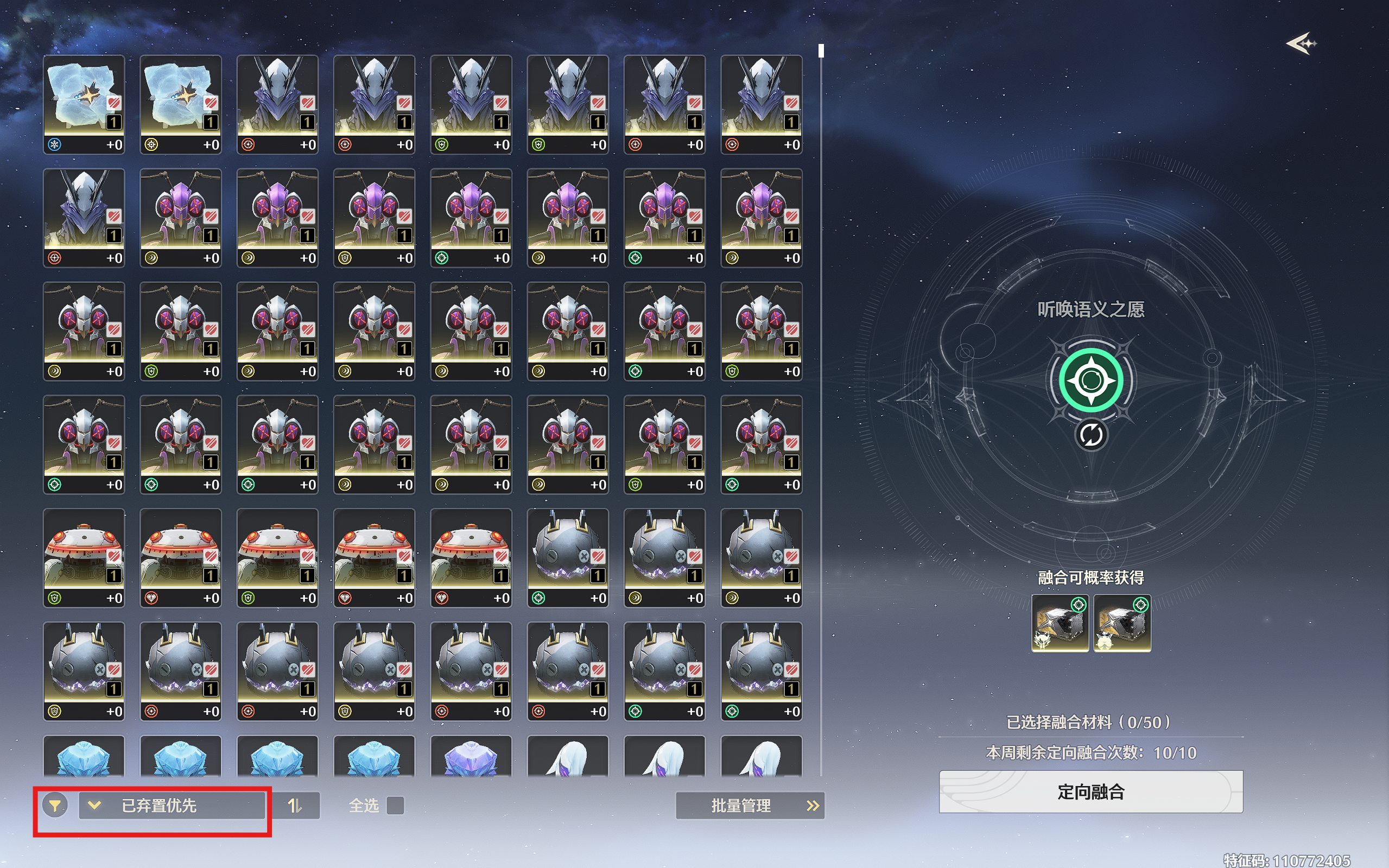
Task: Open 批量管理 batch management
Action: point(750,806)
